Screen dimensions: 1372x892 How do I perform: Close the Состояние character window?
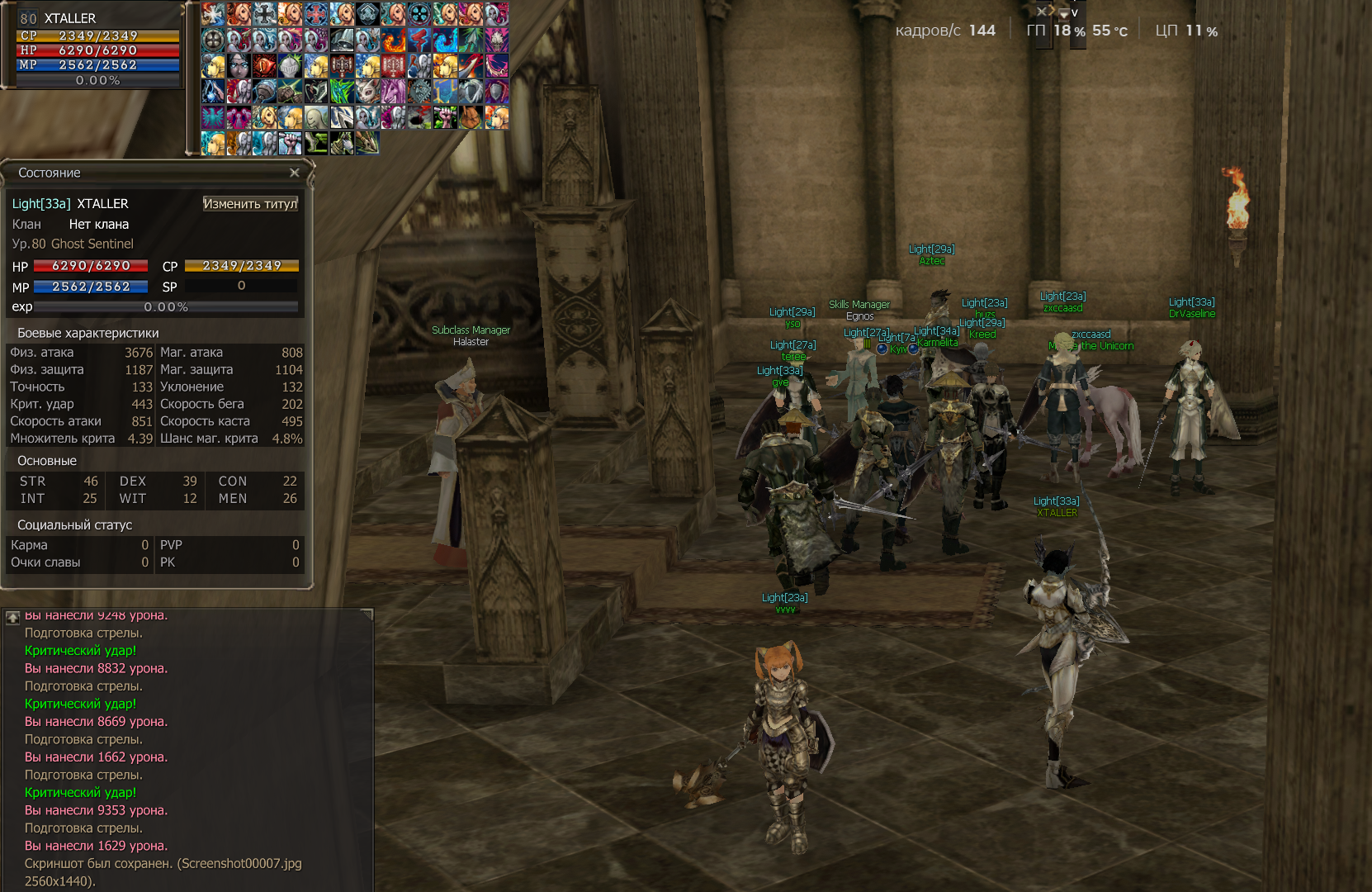(x=295, y=173)
